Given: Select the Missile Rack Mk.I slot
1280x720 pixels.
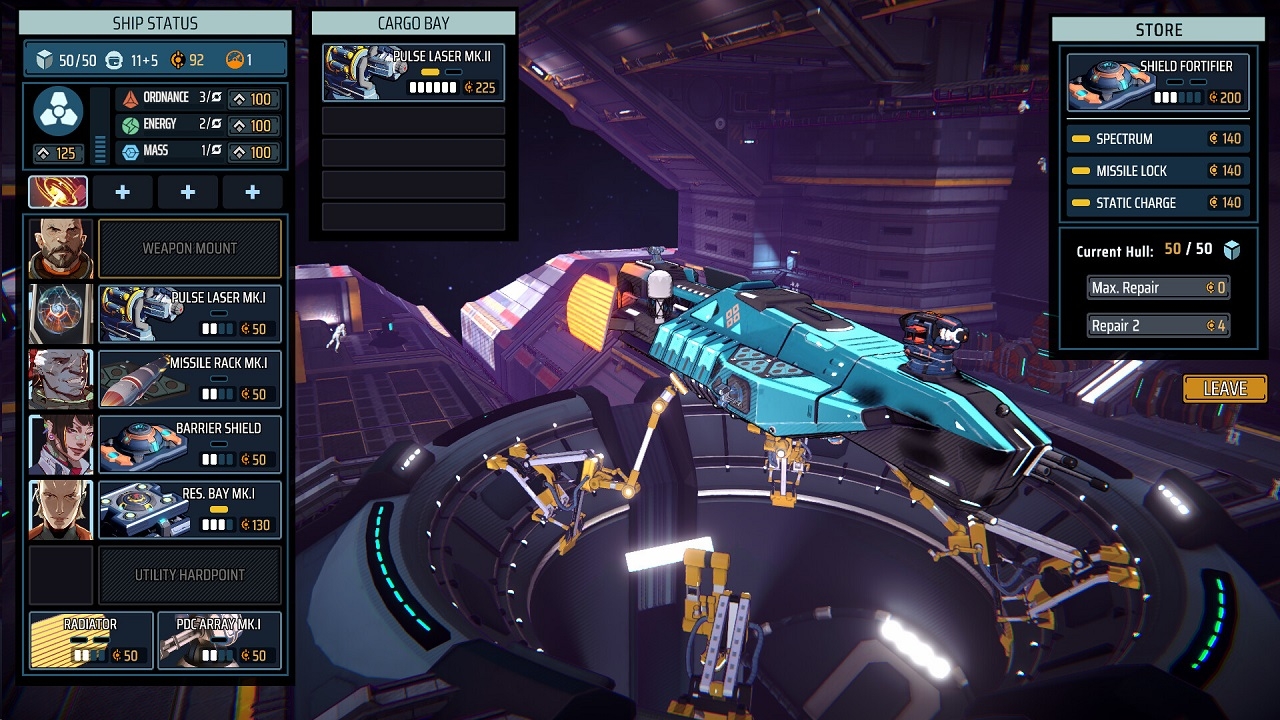Looking at the screenshot, I should [189, 379].
